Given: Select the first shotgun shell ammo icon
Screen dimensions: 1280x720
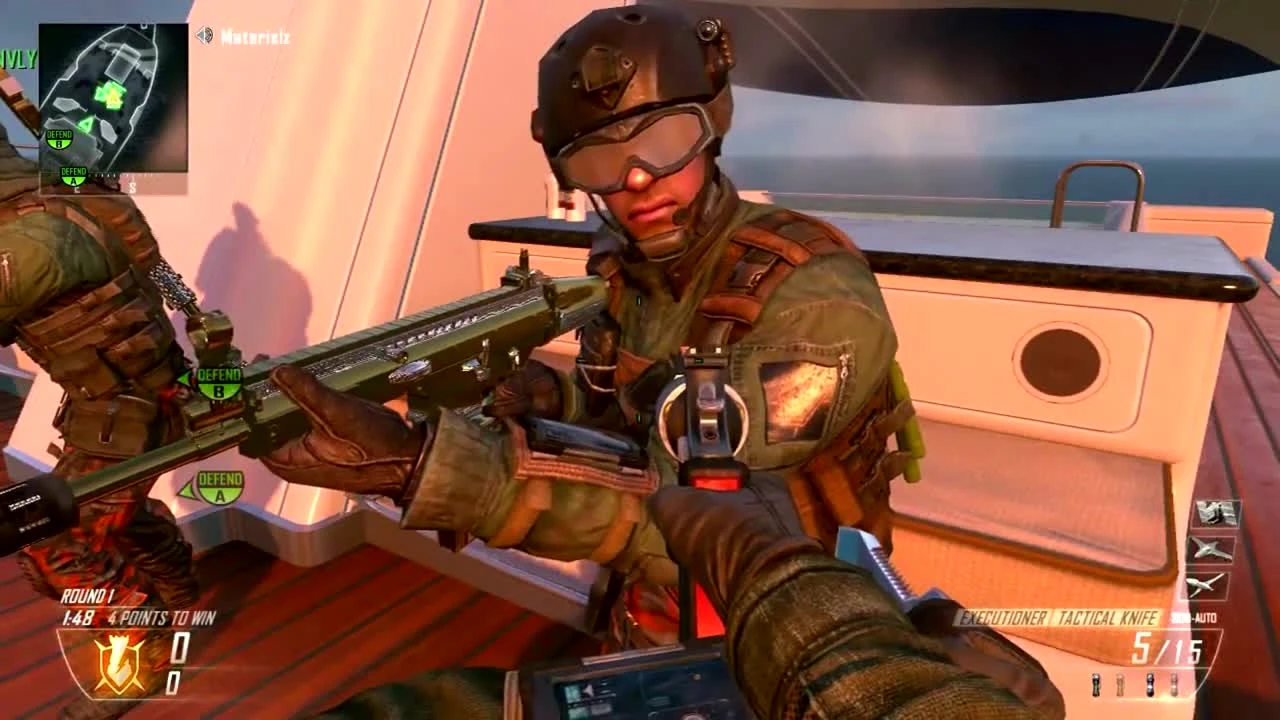Looking at the screenshot, I should (x=1095, y=683).
